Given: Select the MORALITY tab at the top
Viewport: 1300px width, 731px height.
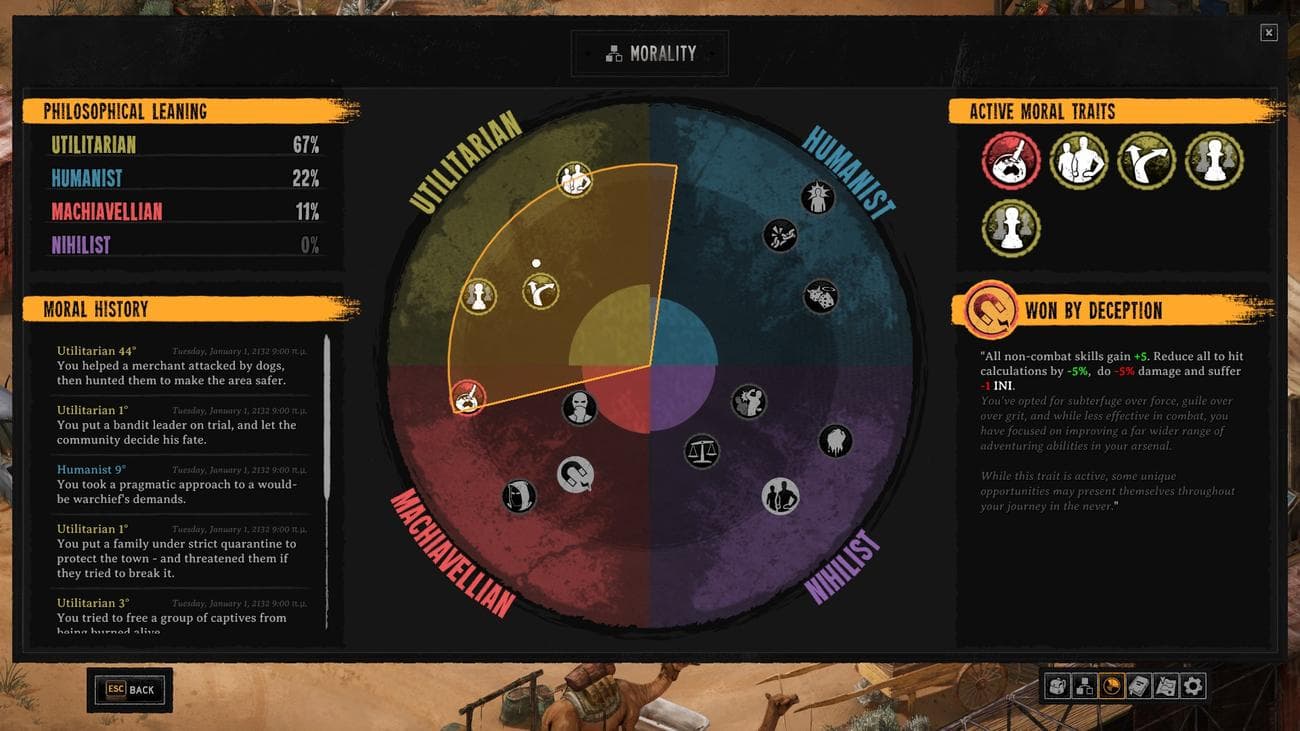Looking at the screenshot, I should [649, 53].
